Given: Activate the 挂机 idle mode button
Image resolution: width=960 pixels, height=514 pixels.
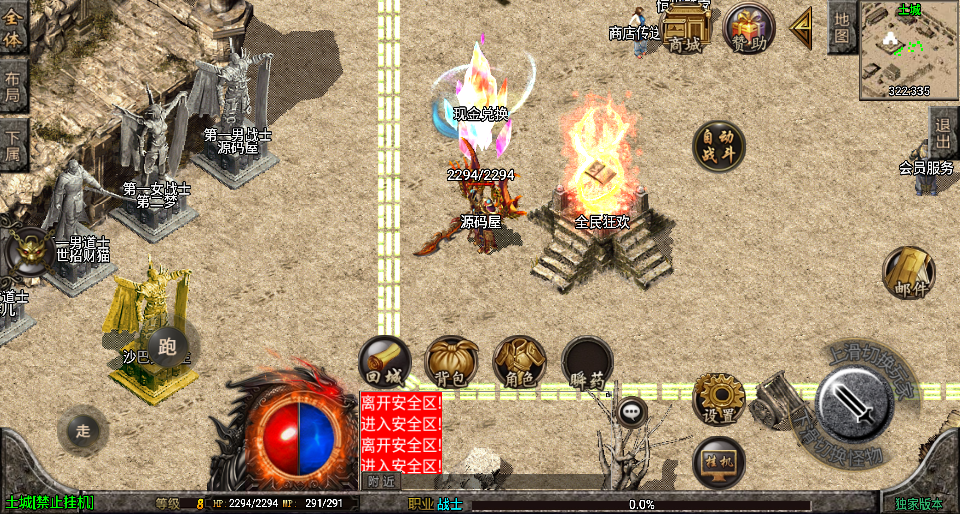Looking at the screenshot, I should pos(719,461).
